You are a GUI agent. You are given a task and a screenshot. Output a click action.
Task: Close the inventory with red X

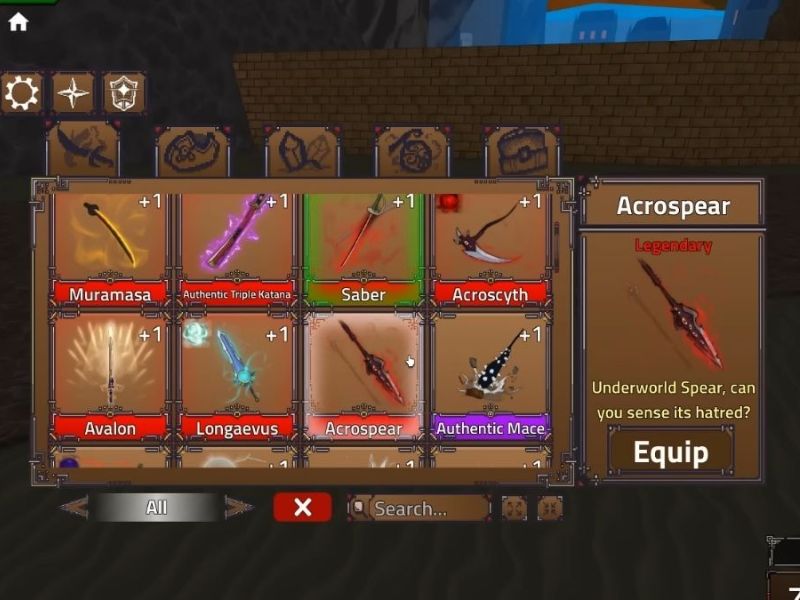click(x=302, y=507)
